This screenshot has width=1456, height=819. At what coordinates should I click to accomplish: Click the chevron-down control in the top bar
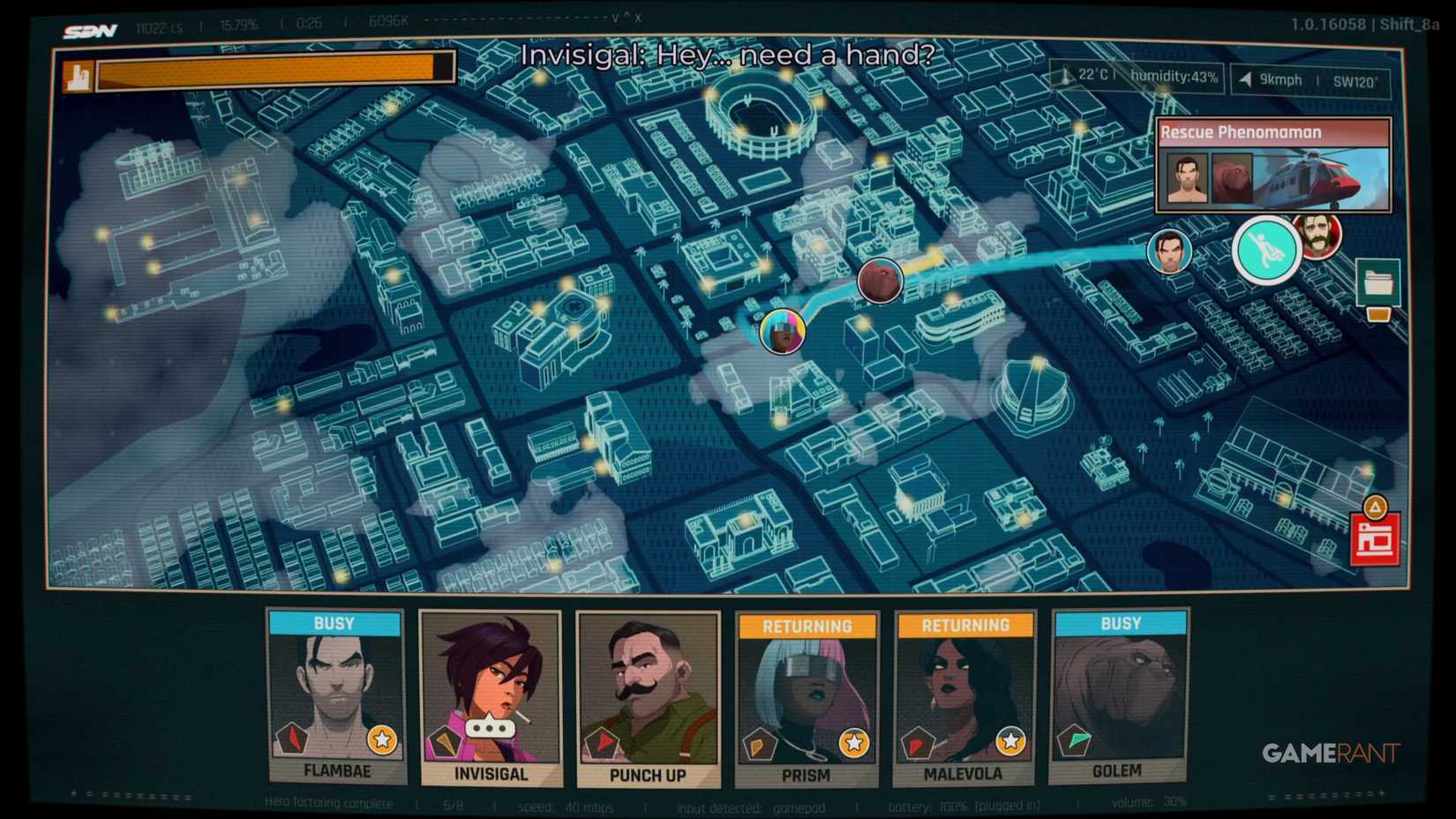point(615,19)
